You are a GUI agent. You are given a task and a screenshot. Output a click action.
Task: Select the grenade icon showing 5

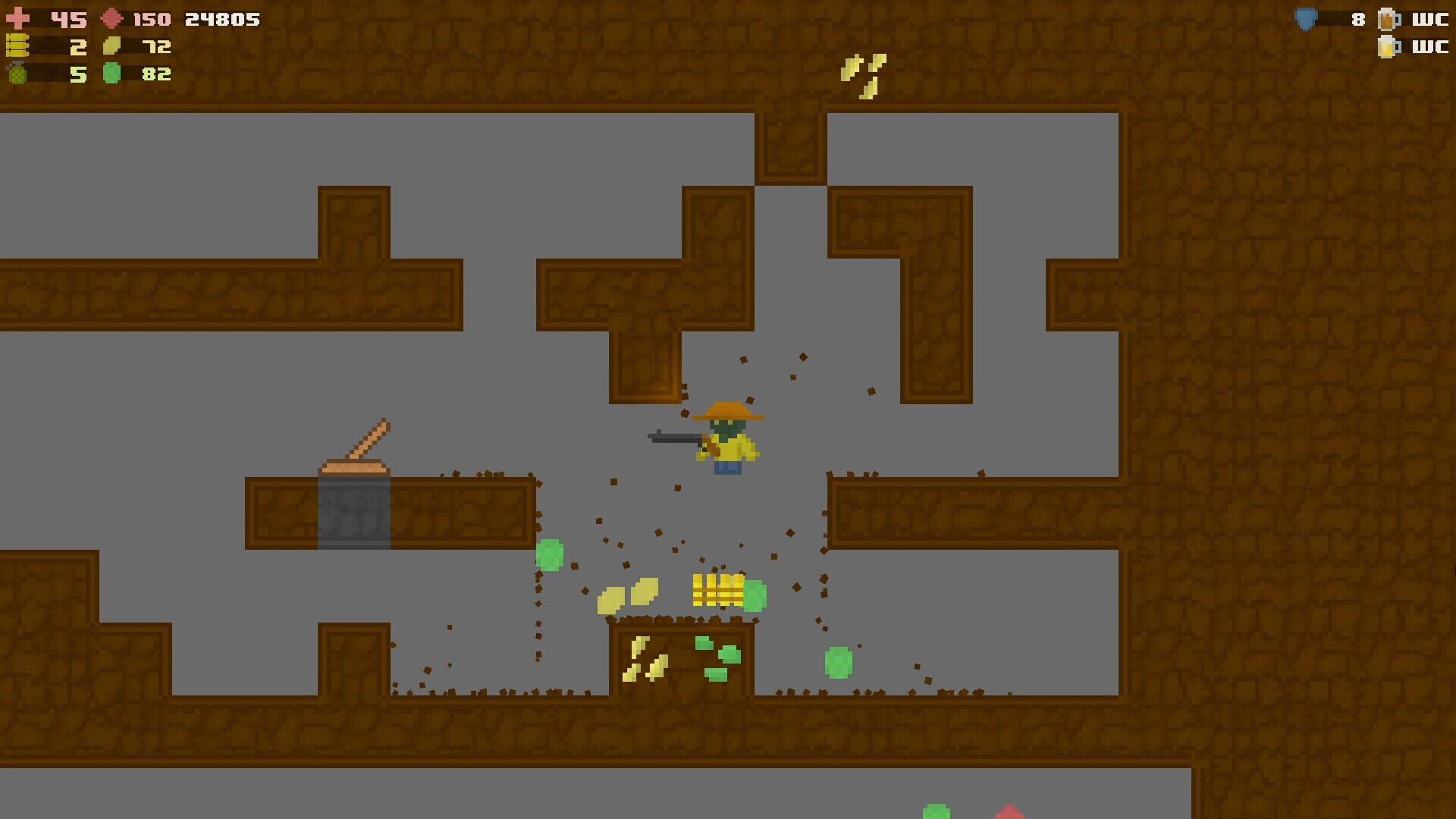[x=19, y=74]
